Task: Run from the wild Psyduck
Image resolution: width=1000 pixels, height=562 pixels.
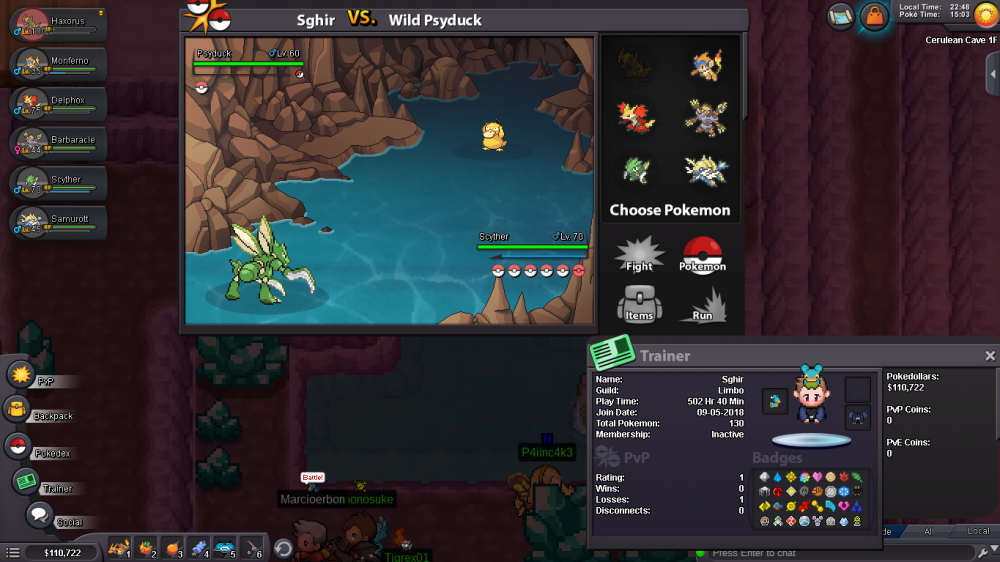Action: point(702,304)
